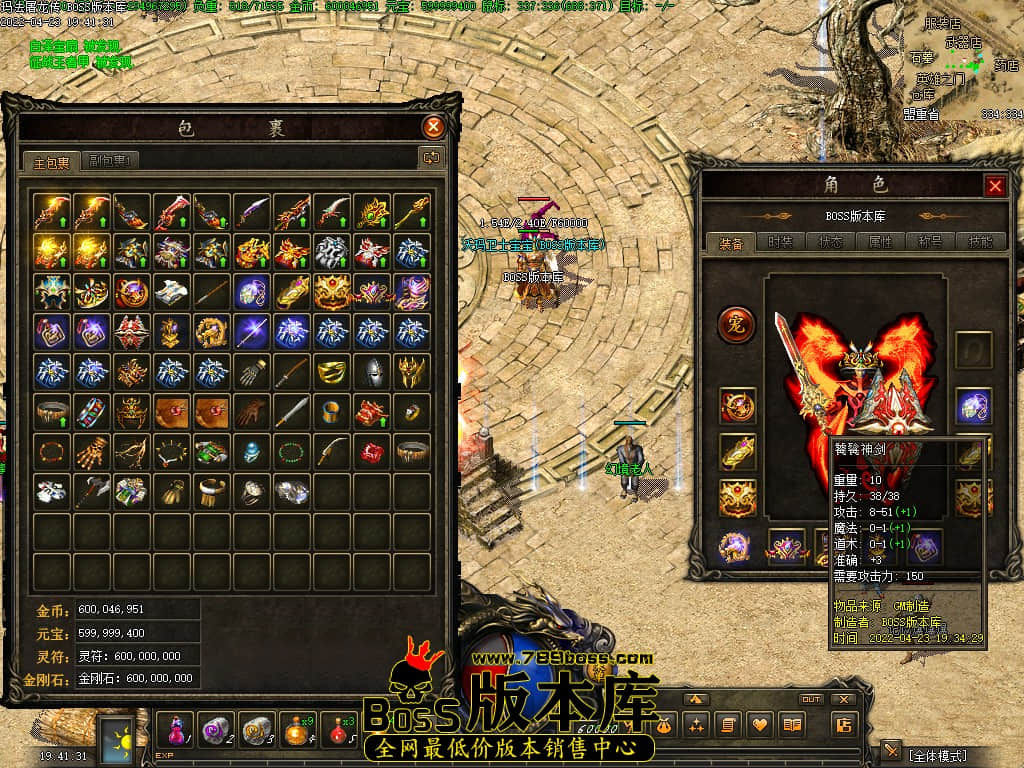Switch to the 副包裹1 bag tab
1024x768 pixels.
[x=110, y=160]
